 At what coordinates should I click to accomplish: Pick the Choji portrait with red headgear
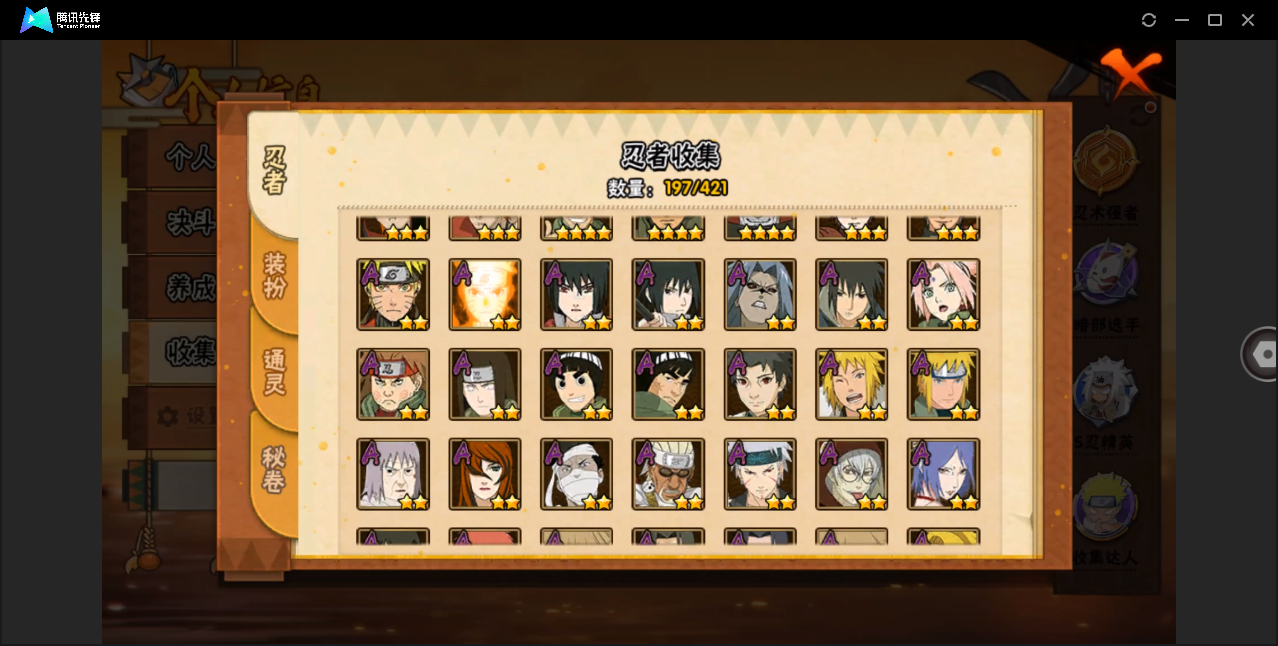(x=393, y=385)
